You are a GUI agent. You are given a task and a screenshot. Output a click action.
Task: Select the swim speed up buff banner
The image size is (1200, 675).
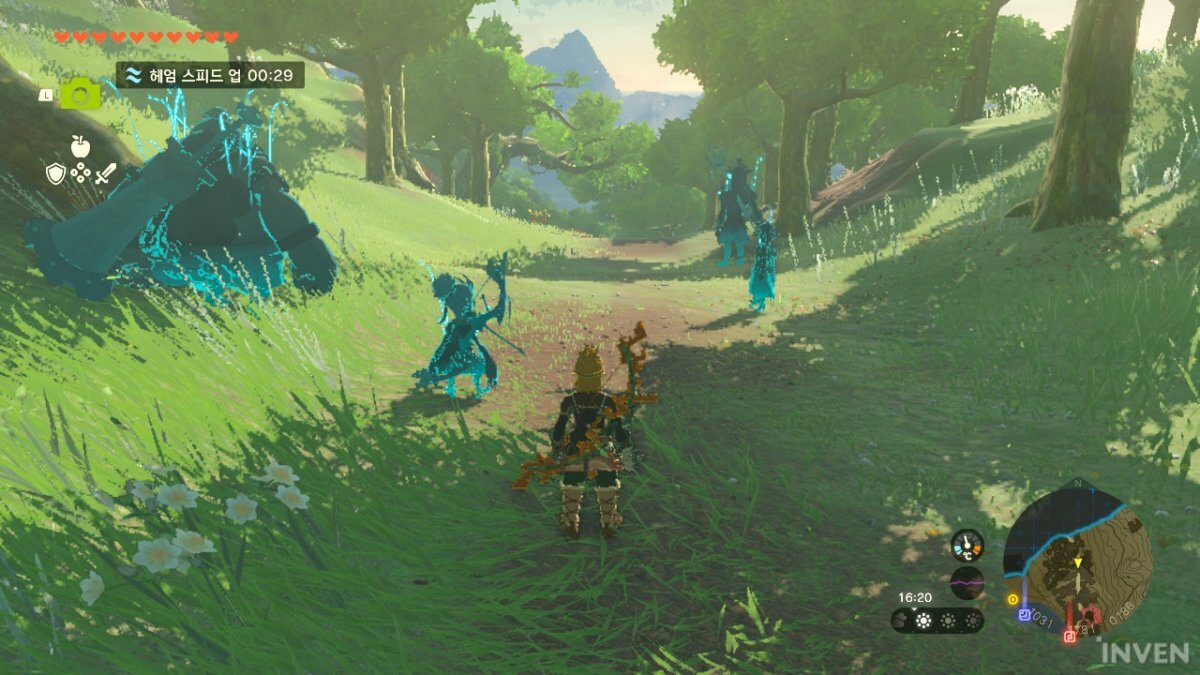point(210,75)
